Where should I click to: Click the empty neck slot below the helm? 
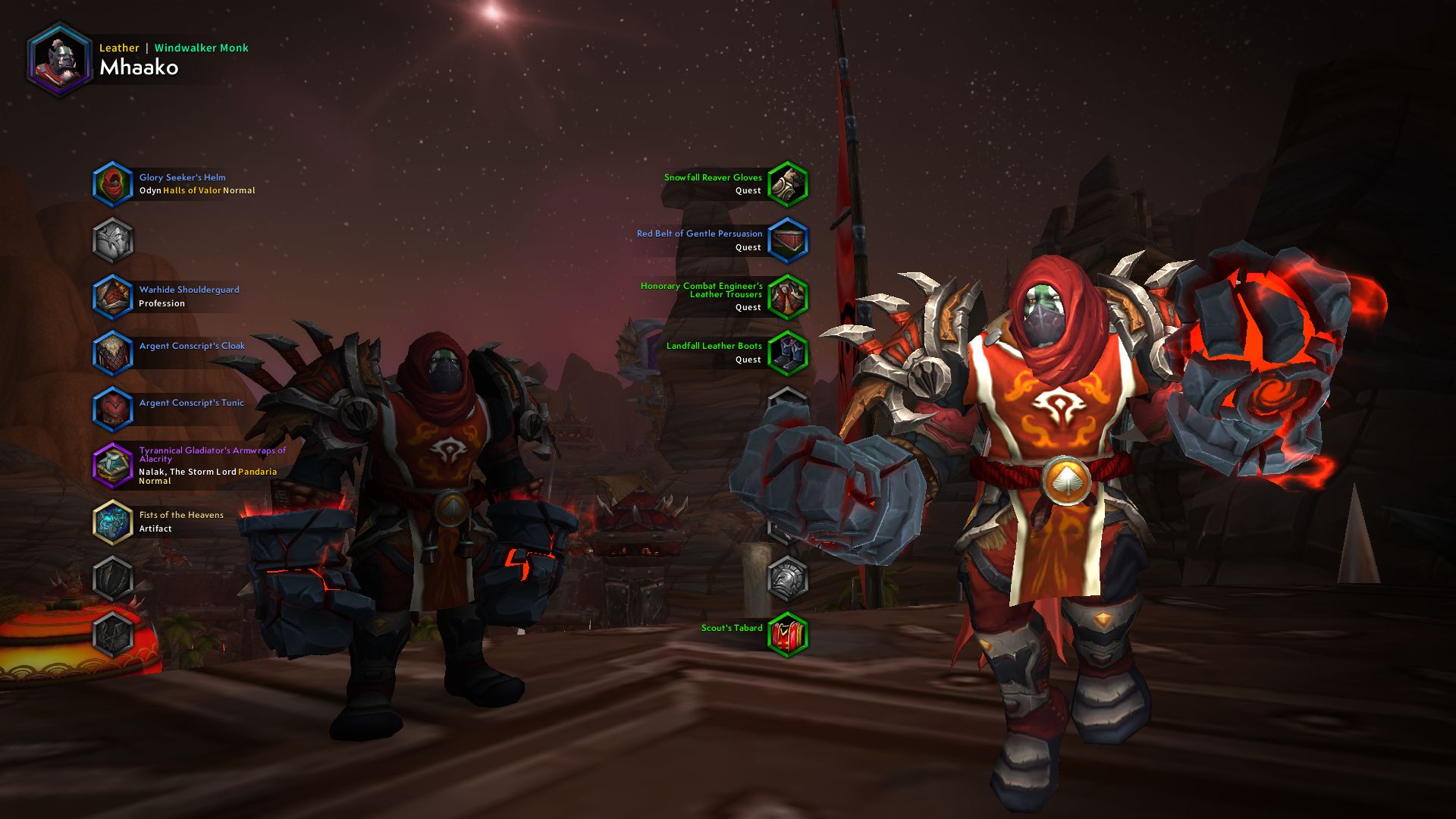[113, 240]
